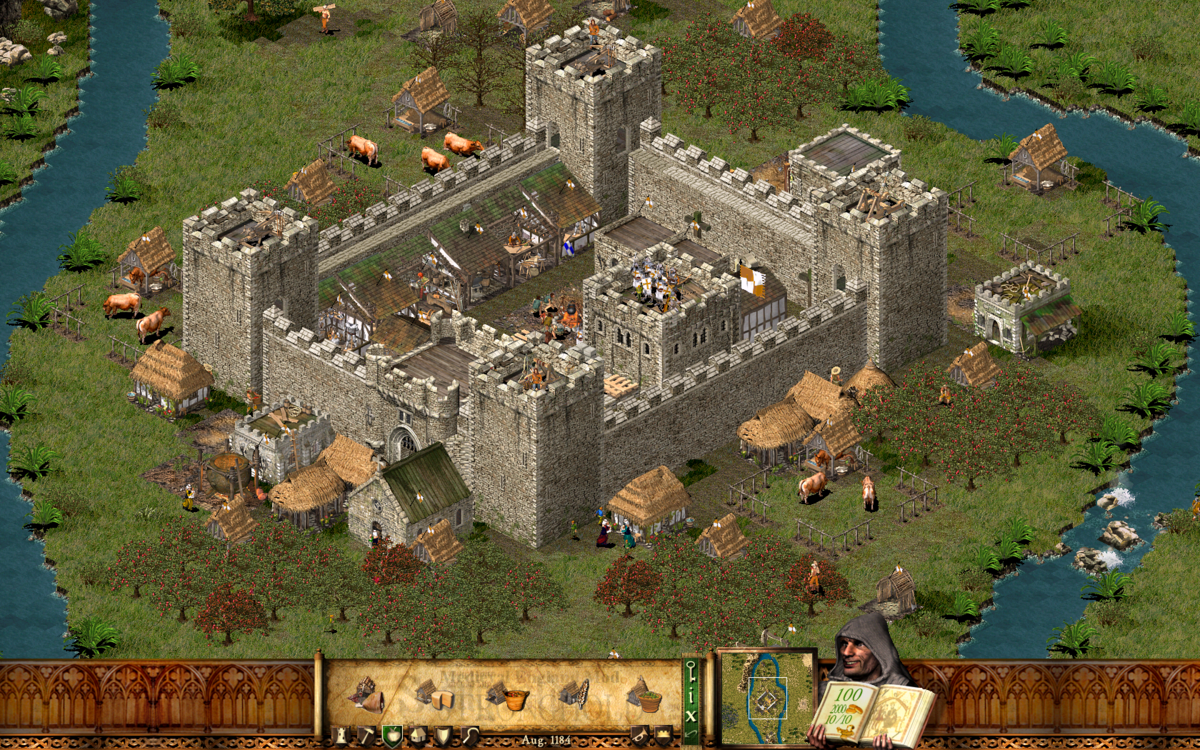Select the wheat farm building
The image size is (1200, 750).
click(x=573, y=693)
